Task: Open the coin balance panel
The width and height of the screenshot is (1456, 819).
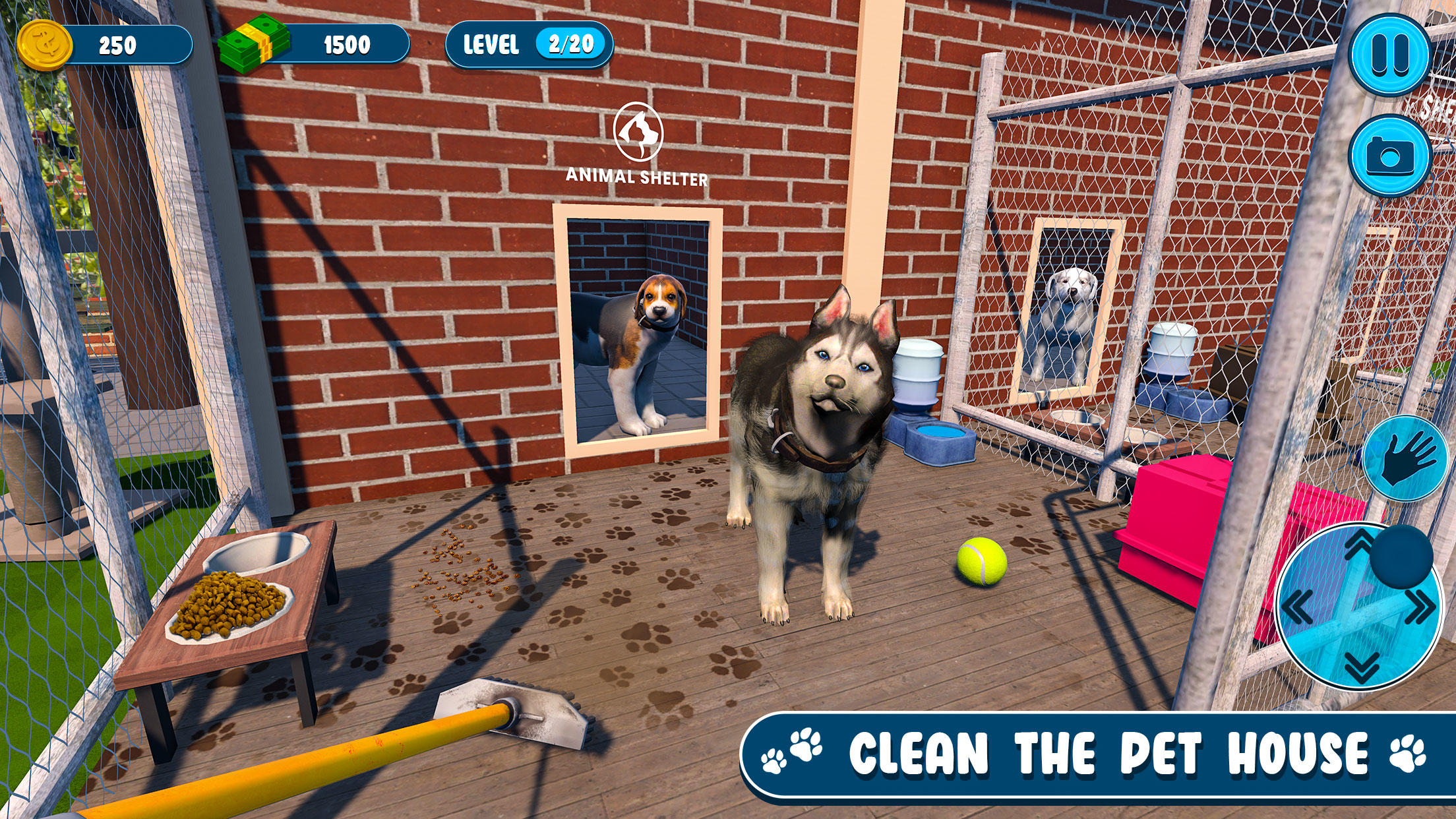Action: point(115,45)
